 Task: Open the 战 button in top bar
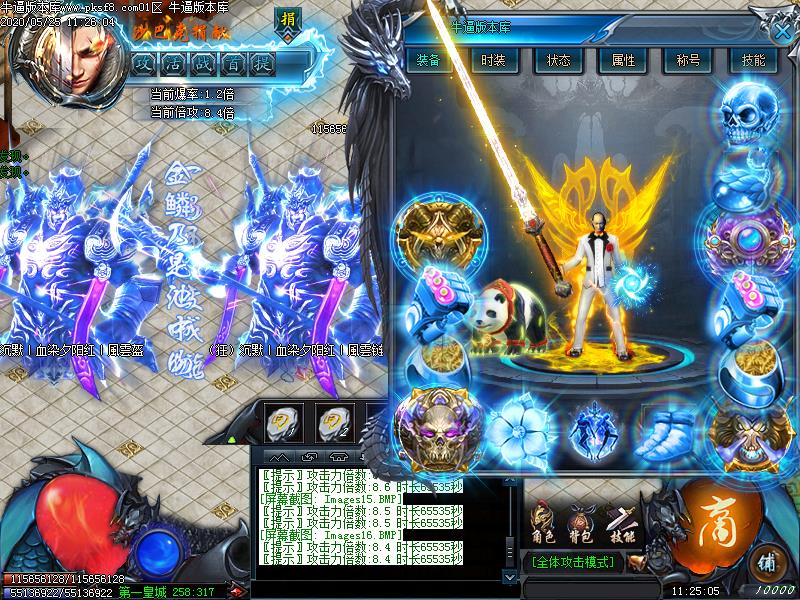(205, 65)
